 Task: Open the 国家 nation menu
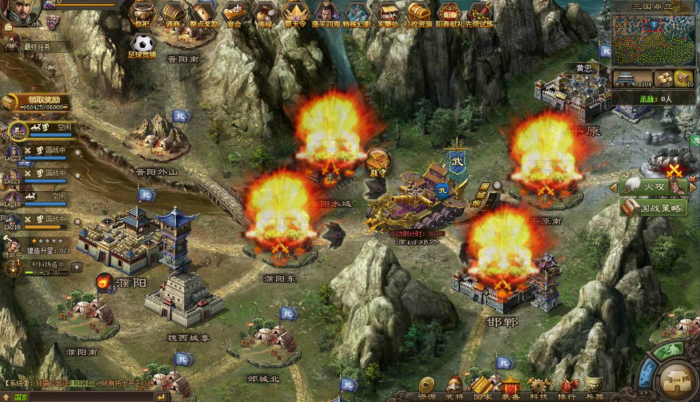pos(482,386)
